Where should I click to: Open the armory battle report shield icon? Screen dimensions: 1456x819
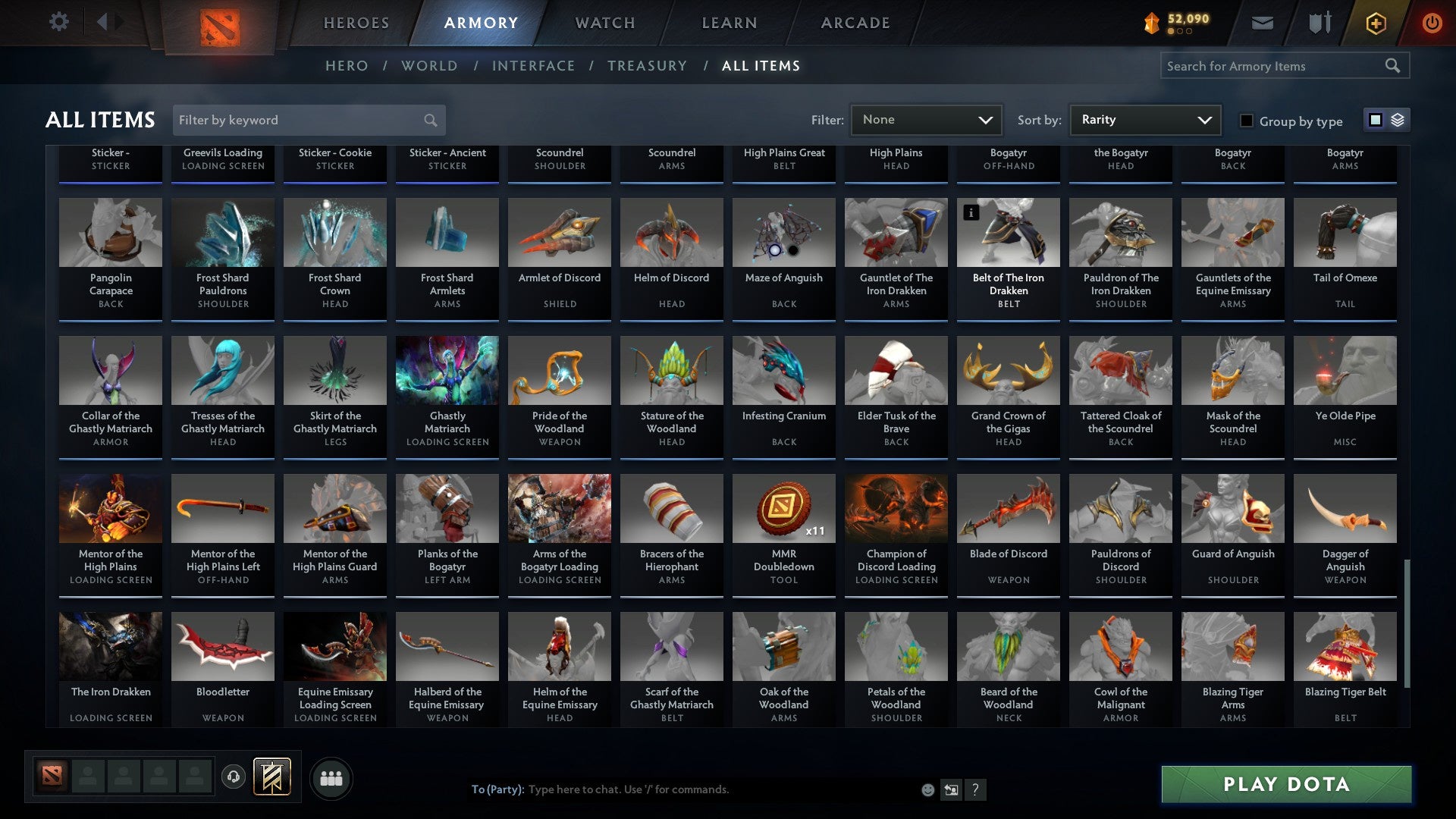(x=1319, y=23)
